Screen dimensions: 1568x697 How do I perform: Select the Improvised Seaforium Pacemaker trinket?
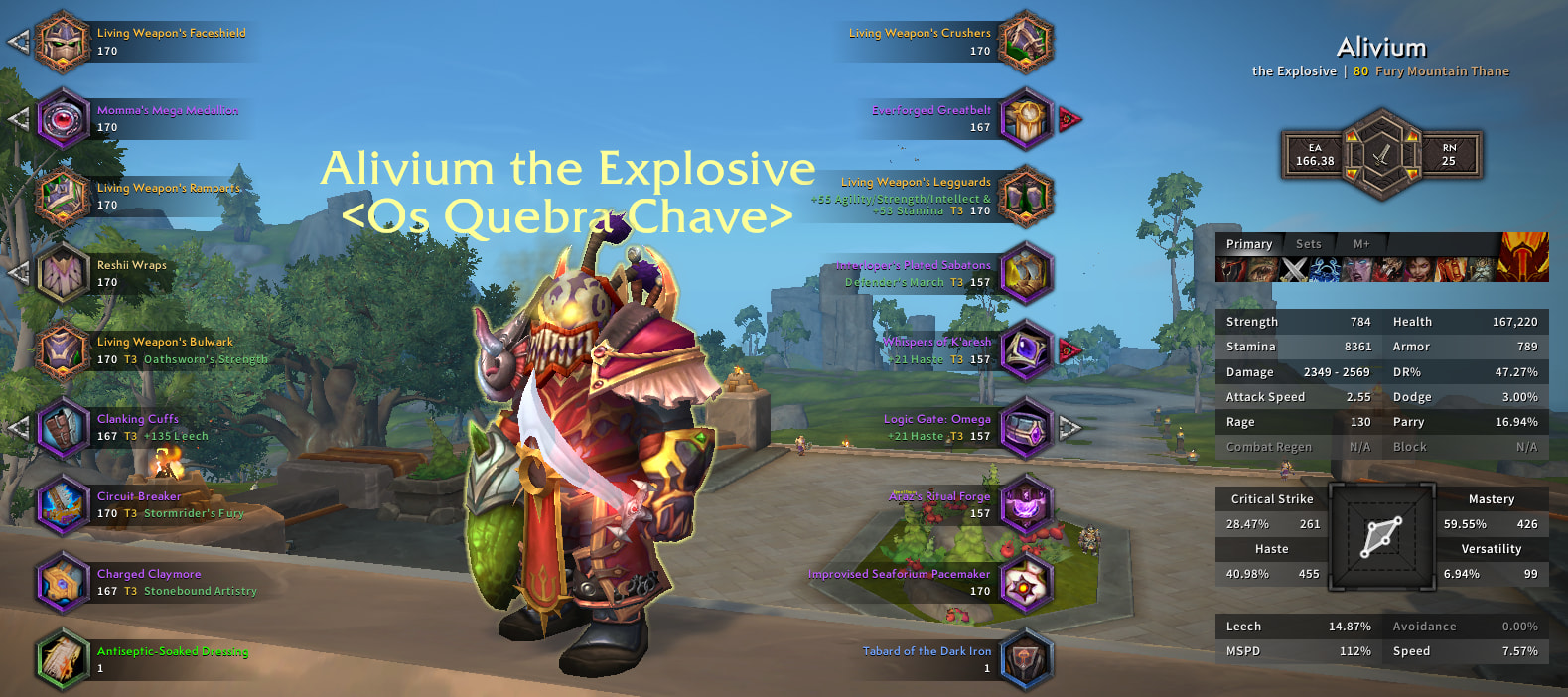click(1025, 582)
